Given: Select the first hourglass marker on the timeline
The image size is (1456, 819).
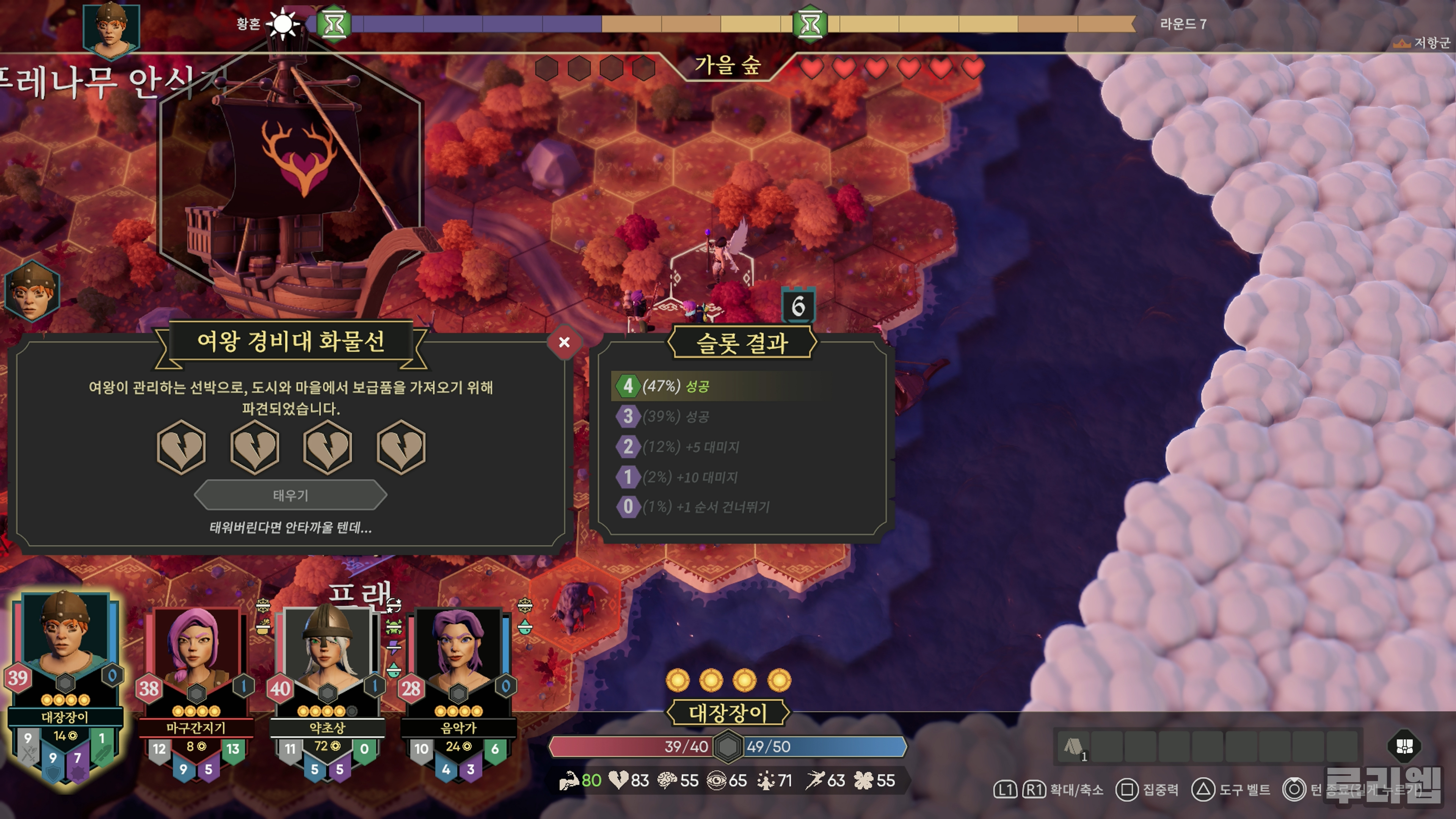Looking at the screenshot, I should 334,24.
